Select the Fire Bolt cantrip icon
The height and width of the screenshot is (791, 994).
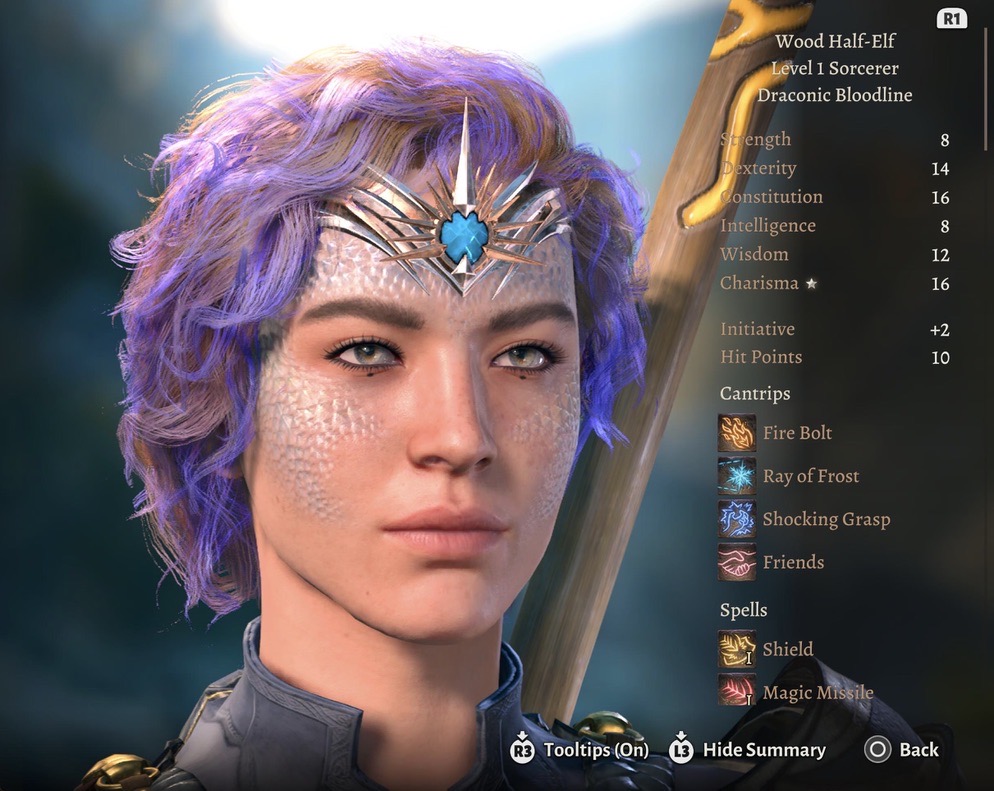pos(737,433)
